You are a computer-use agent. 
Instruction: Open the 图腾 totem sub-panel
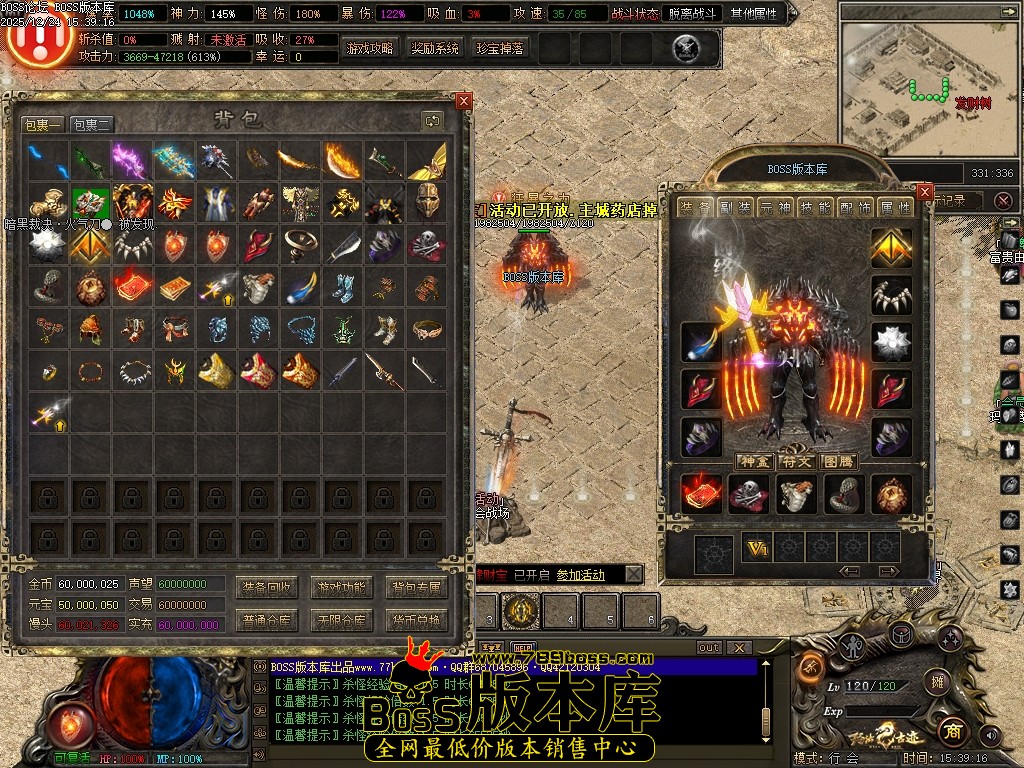(x=838, y=461)
